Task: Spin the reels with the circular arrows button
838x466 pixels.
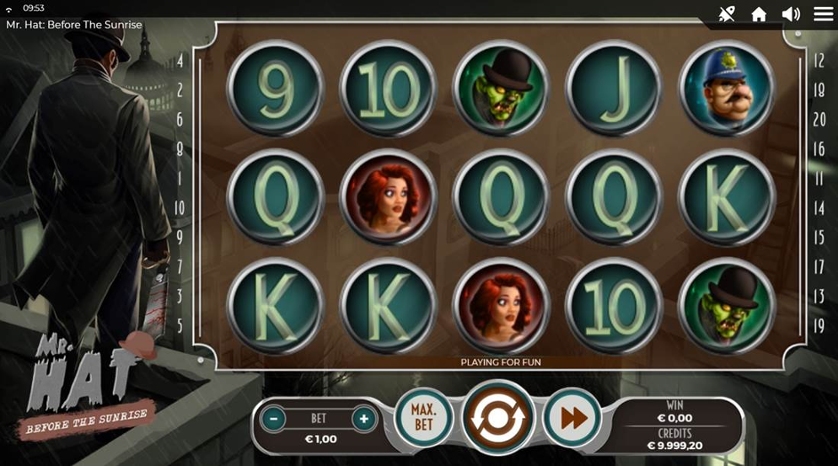Action: coord(499,419)
